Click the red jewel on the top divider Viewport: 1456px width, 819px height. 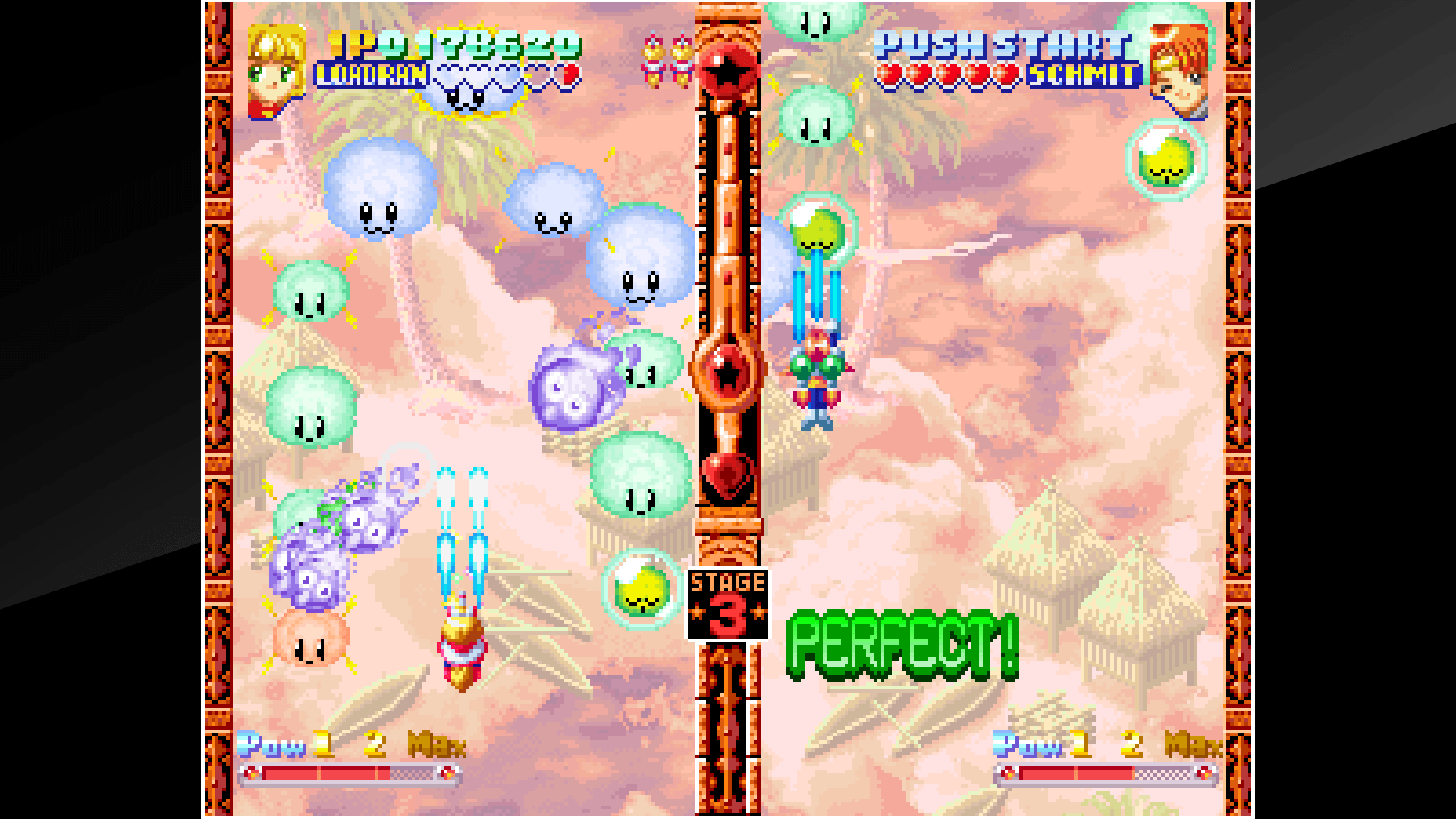726,72
